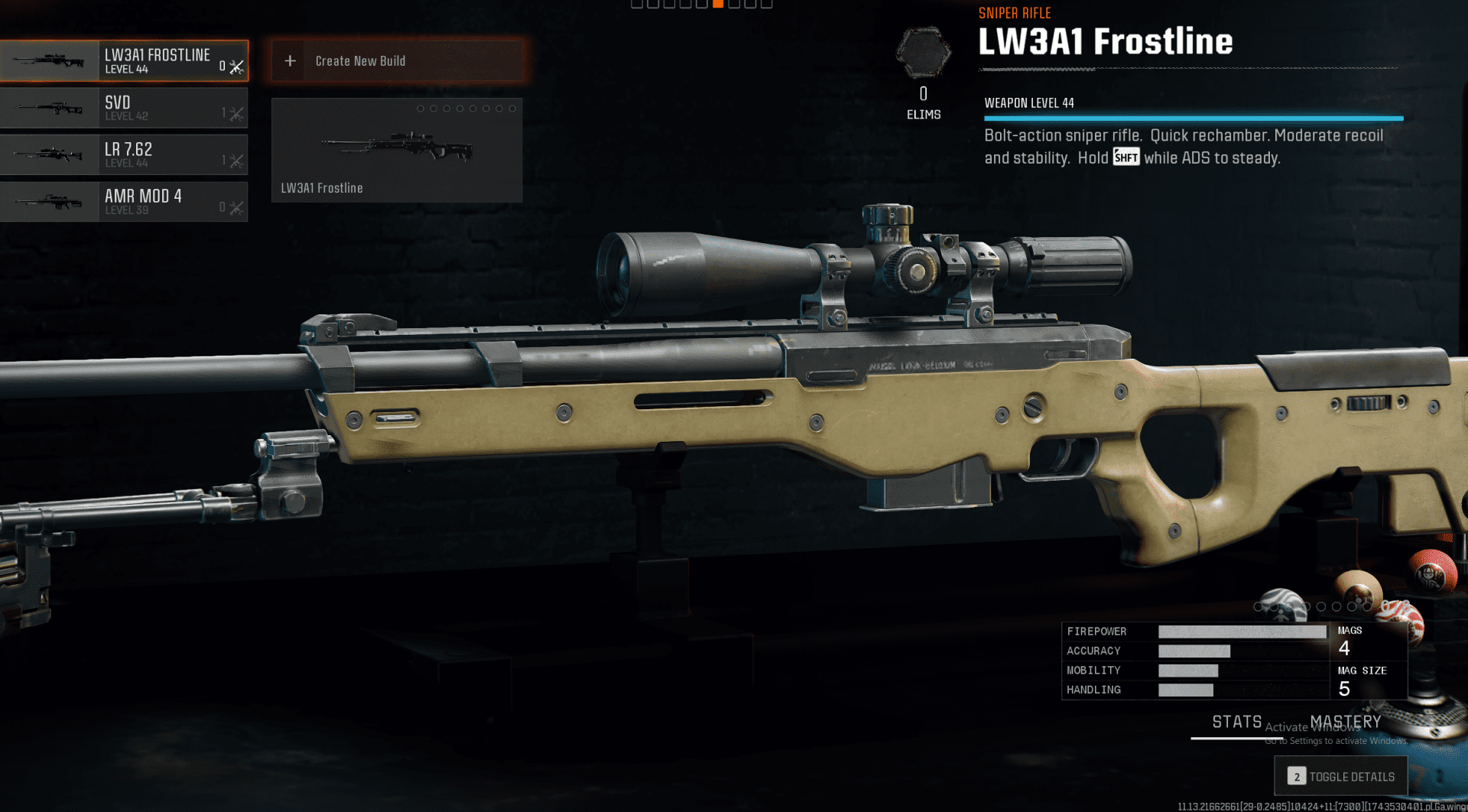Screen dimensions: 1468x812
Task: Select the LR 7.62 weapon entry
Action: tap(124, 154)
